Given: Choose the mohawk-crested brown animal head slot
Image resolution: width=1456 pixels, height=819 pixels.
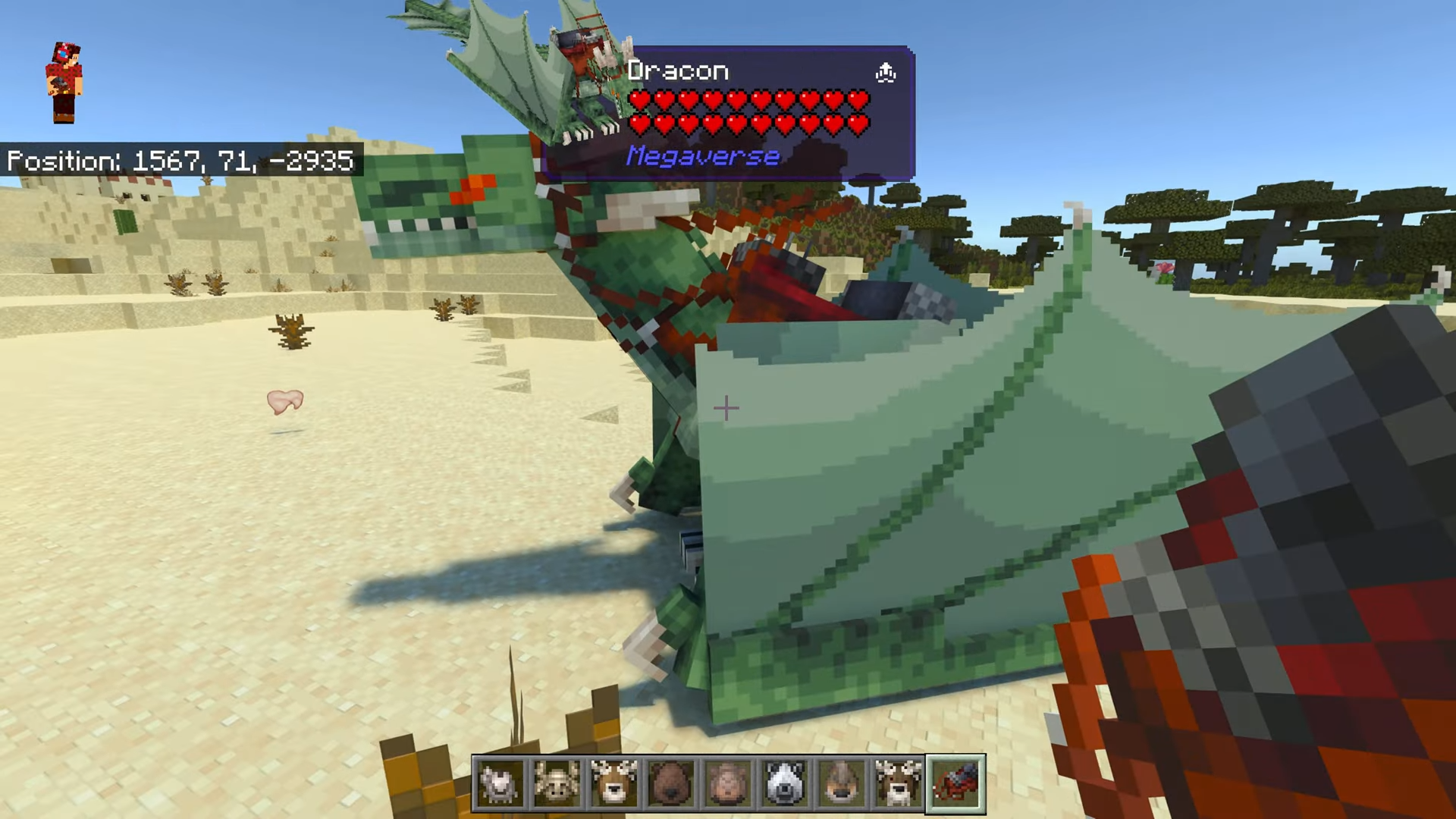Looking at the screenshot, I should (x=841, y=783).
